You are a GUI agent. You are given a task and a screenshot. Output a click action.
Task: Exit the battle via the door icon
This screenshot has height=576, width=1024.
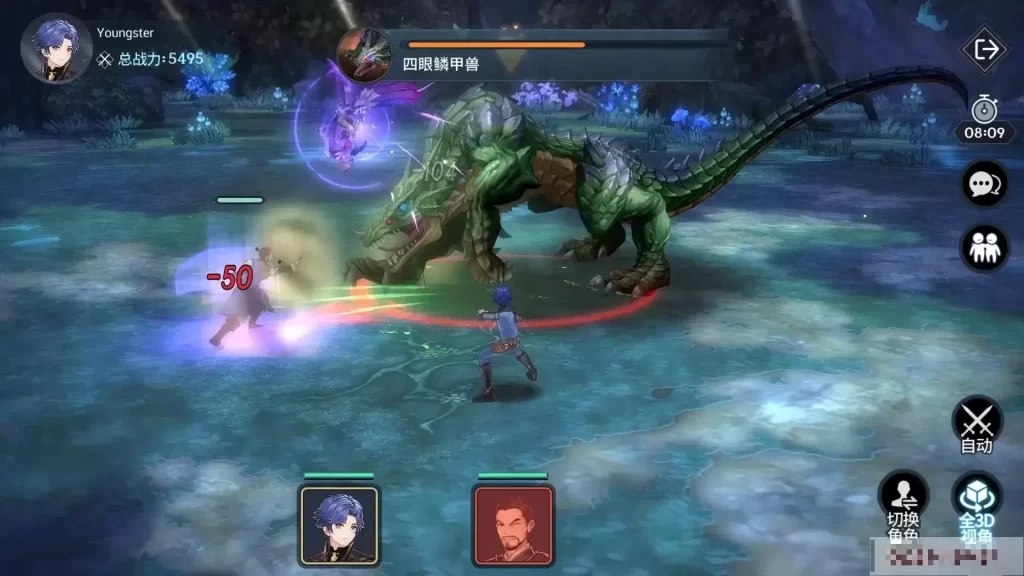(x=986, y=49)
